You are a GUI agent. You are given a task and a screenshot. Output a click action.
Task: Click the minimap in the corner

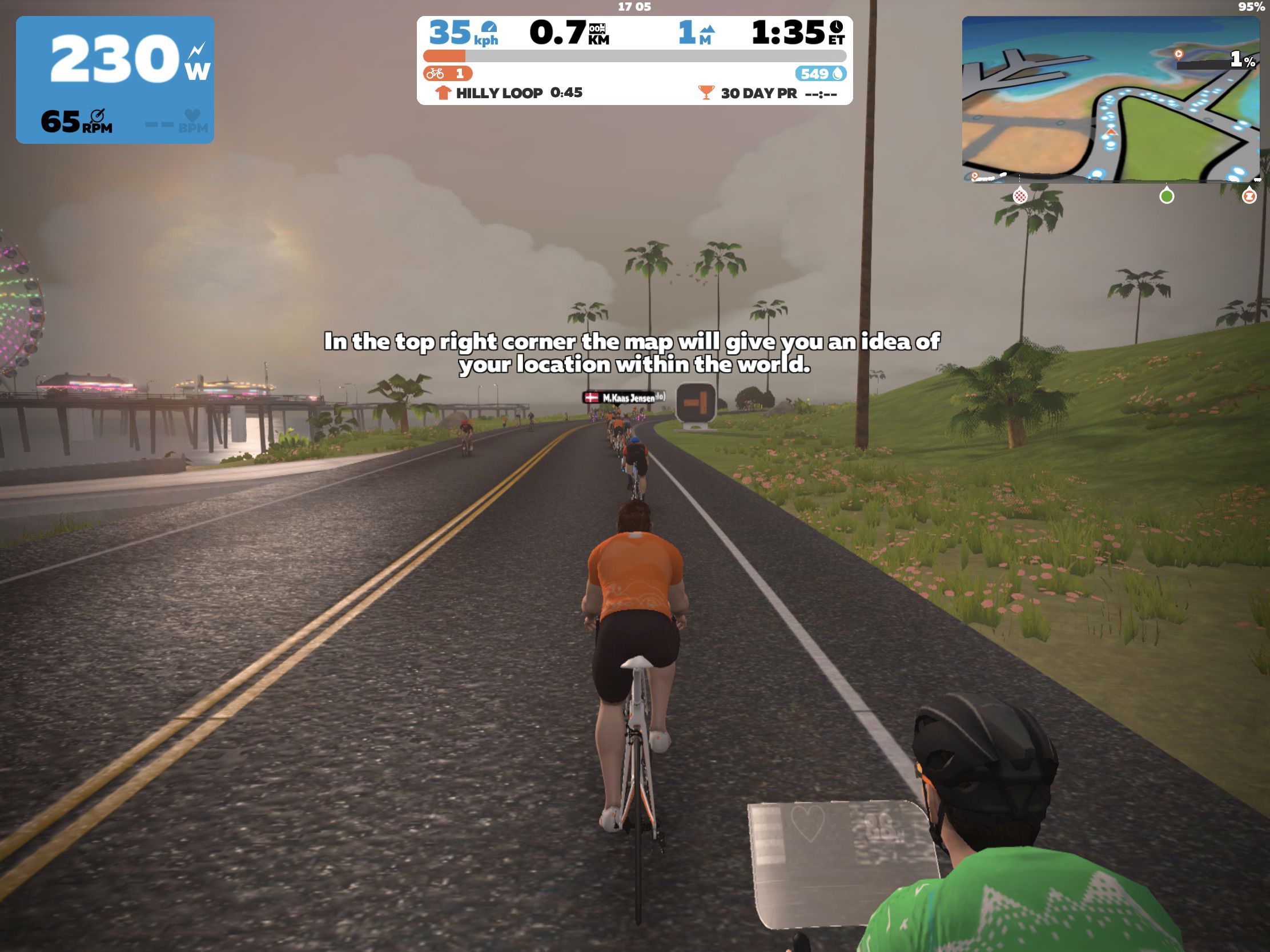(x=1110, y=99)
